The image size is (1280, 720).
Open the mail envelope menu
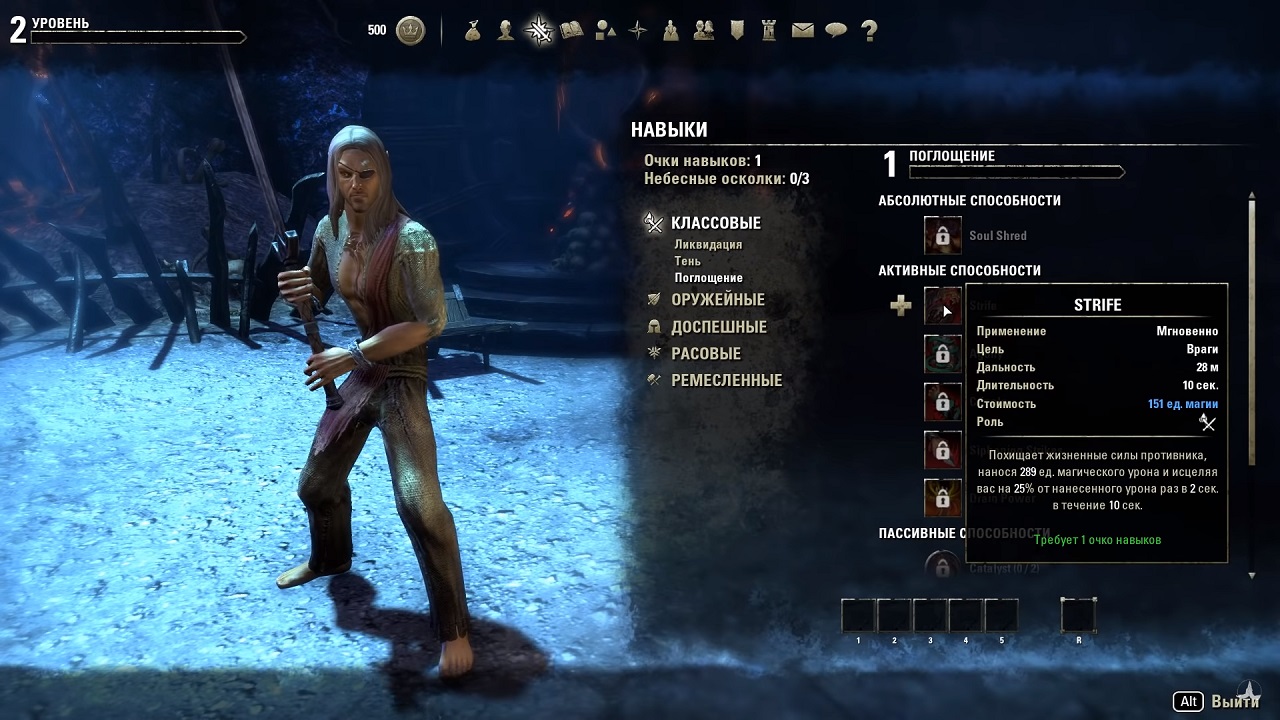pyautogui.click(x=803, y=31)
